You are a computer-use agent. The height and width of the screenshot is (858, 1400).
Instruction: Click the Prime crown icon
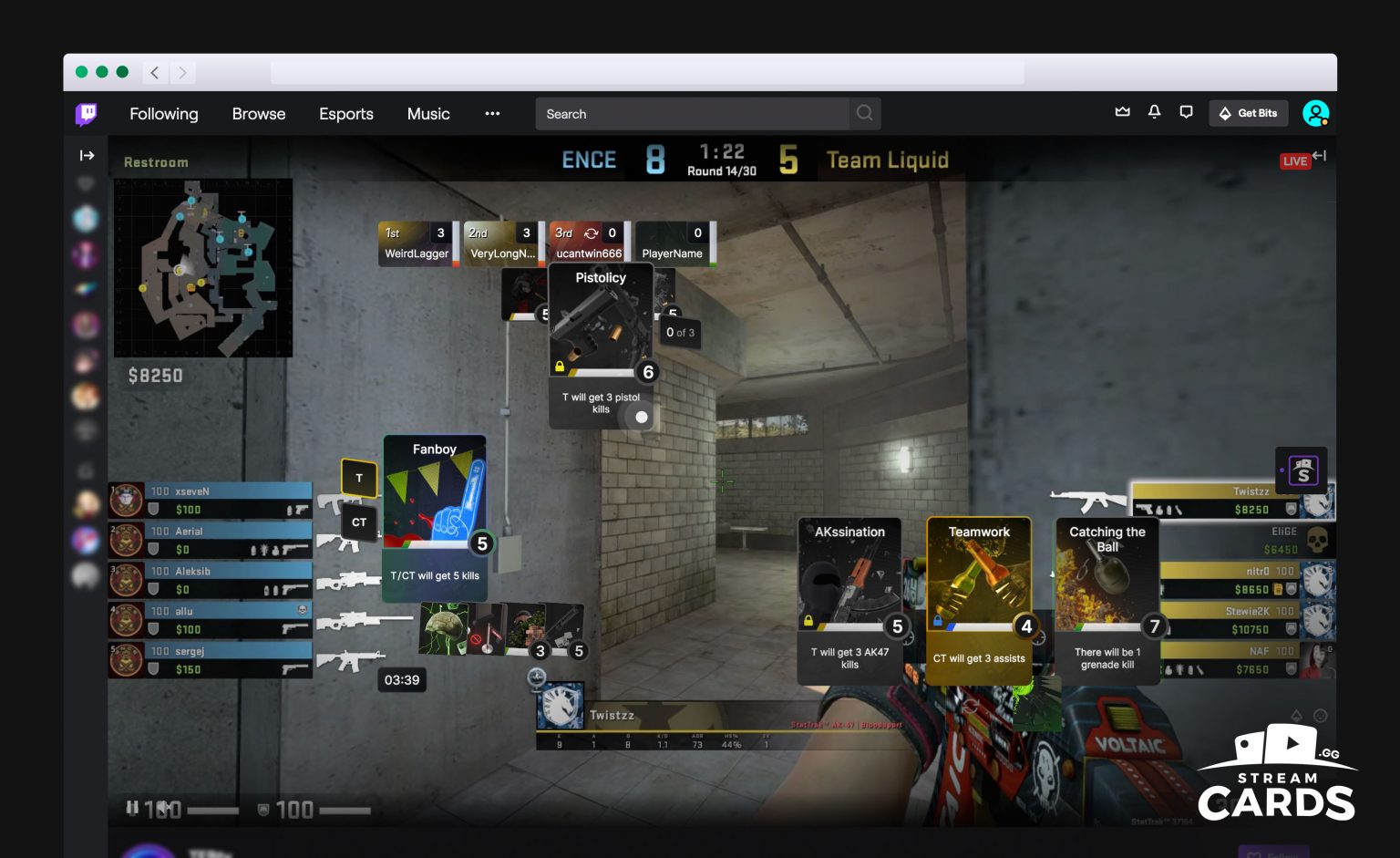click(x=1122, y=111)
